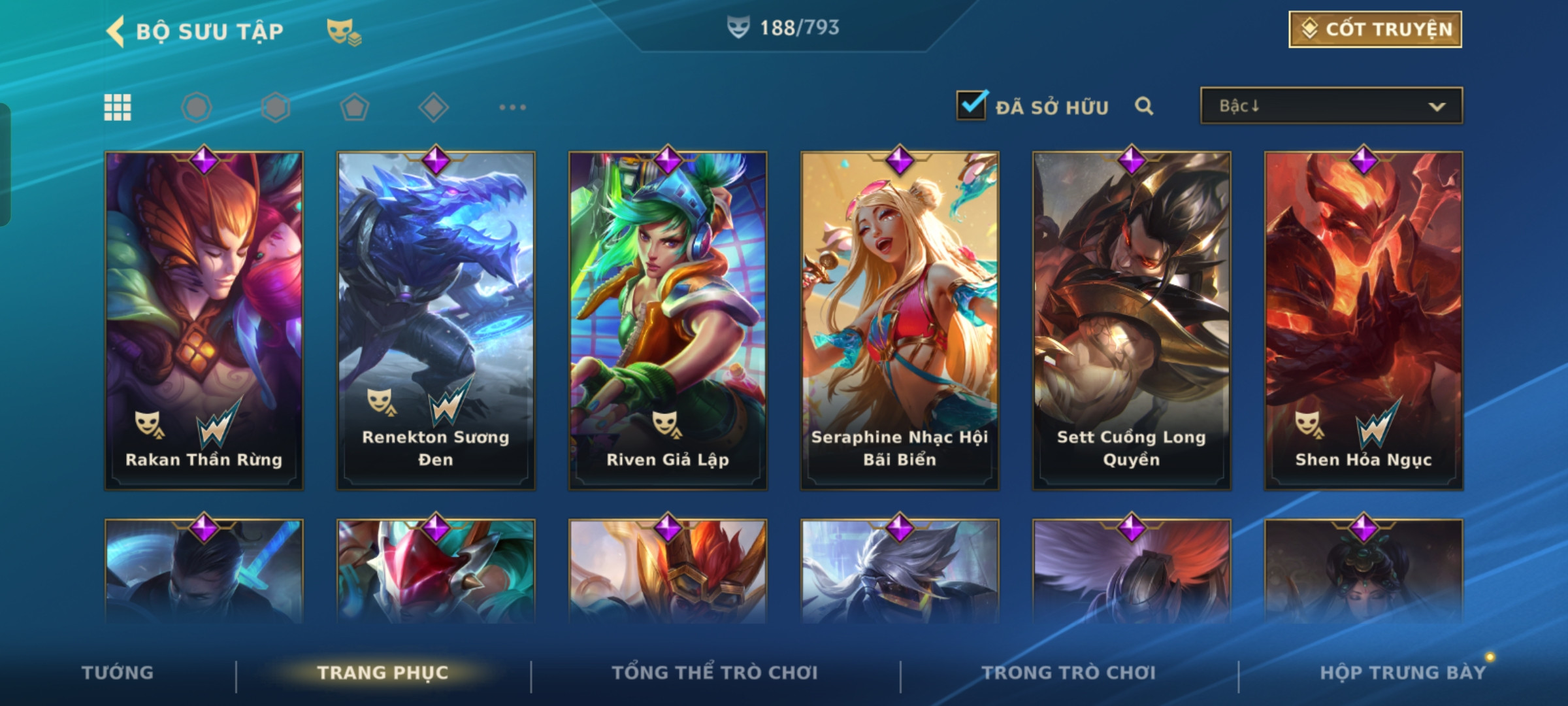Switch to the Tướng tab
This screenshot has height=706, width=1568.
pos(118,673)
